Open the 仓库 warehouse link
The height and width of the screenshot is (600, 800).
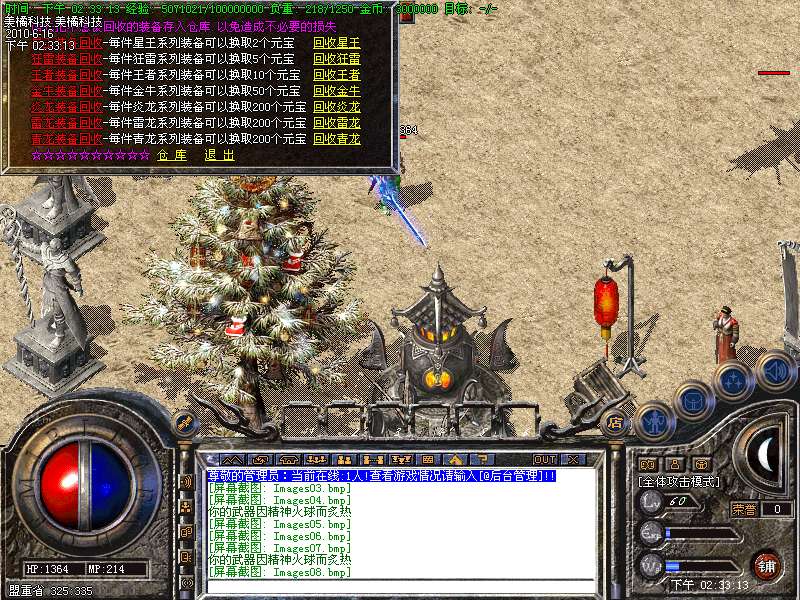pyautogui.click(x=172, y=155)
